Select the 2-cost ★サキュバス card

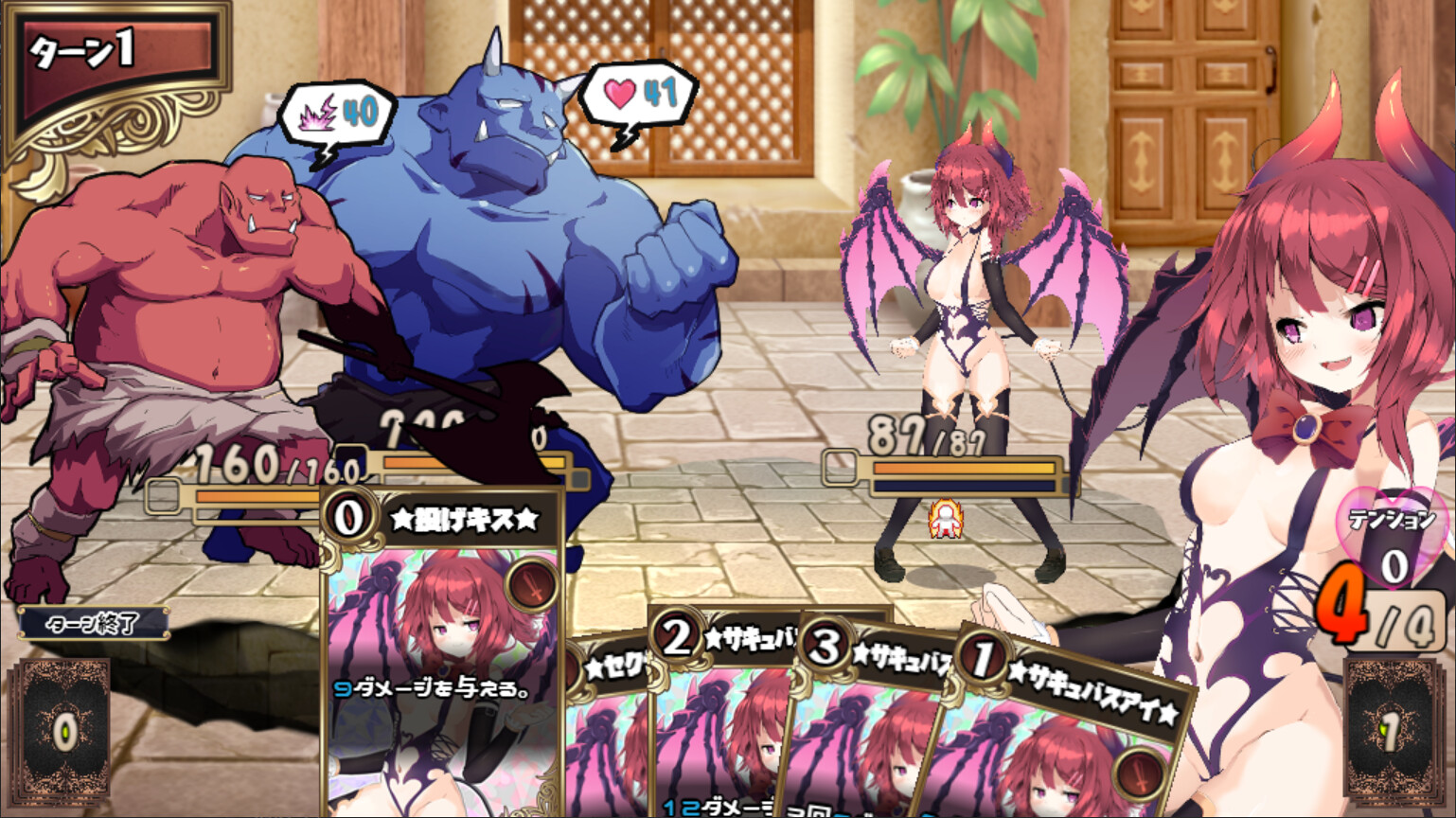719,720
